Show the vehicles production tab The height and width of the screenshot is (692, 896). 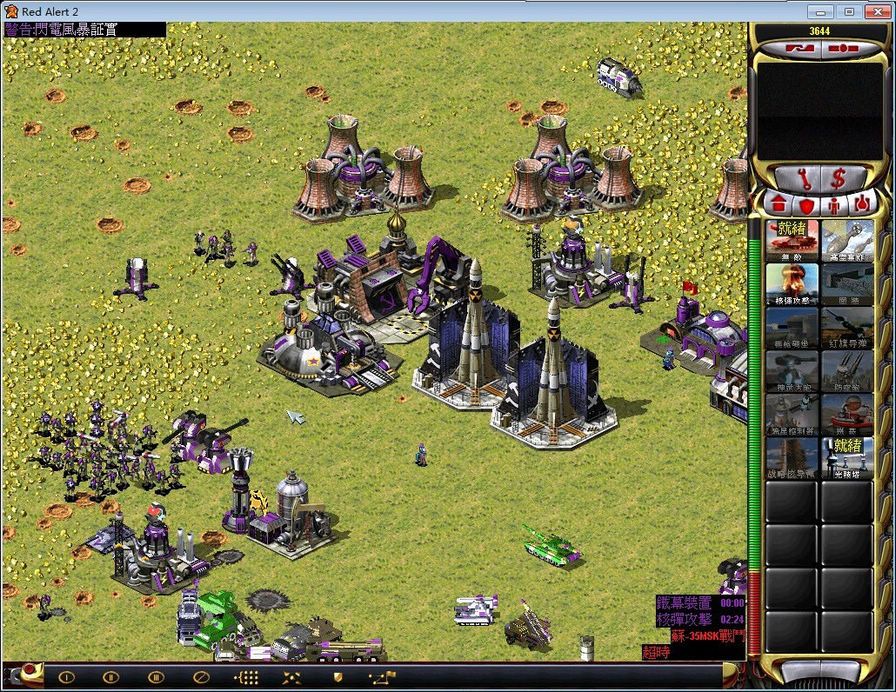point(862,205)
